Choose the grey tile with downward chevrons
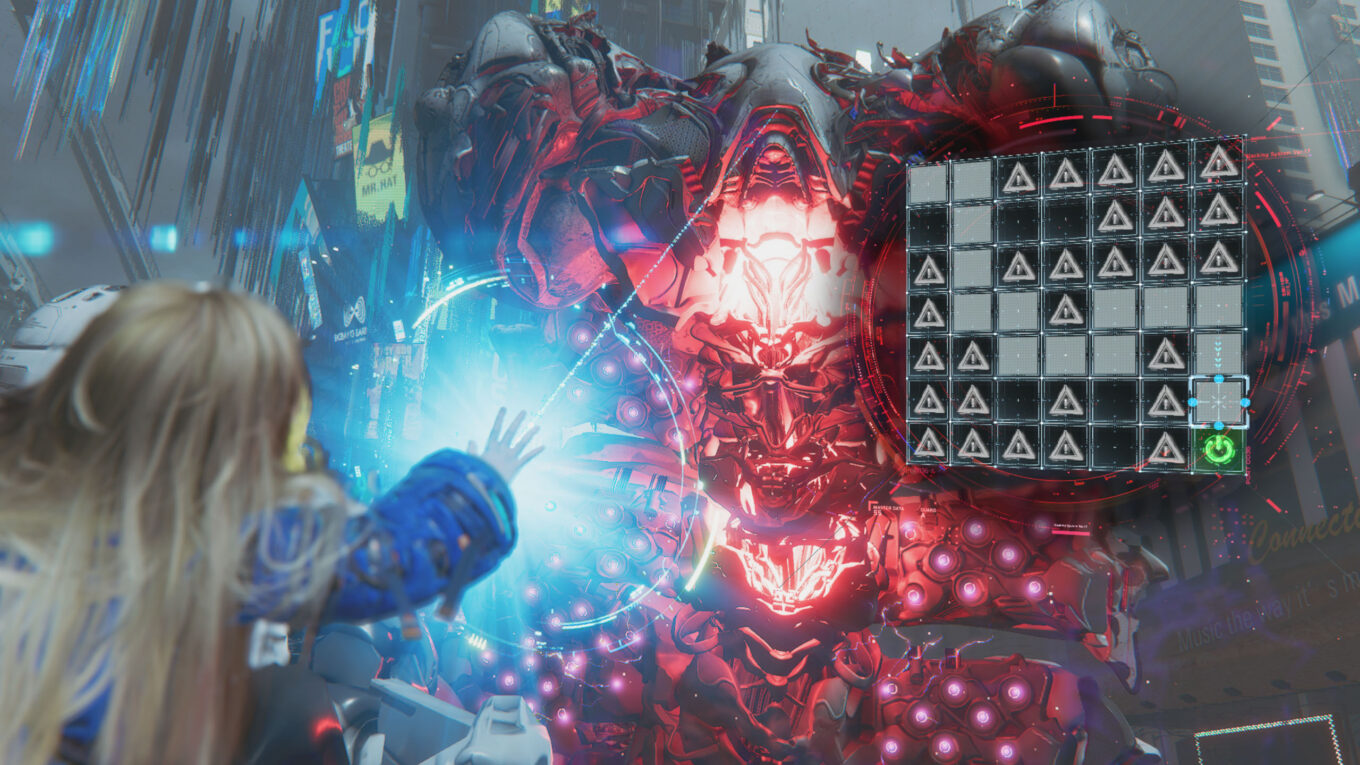1360x765 pixels. pyautogui.click(x=1219, y=354)
